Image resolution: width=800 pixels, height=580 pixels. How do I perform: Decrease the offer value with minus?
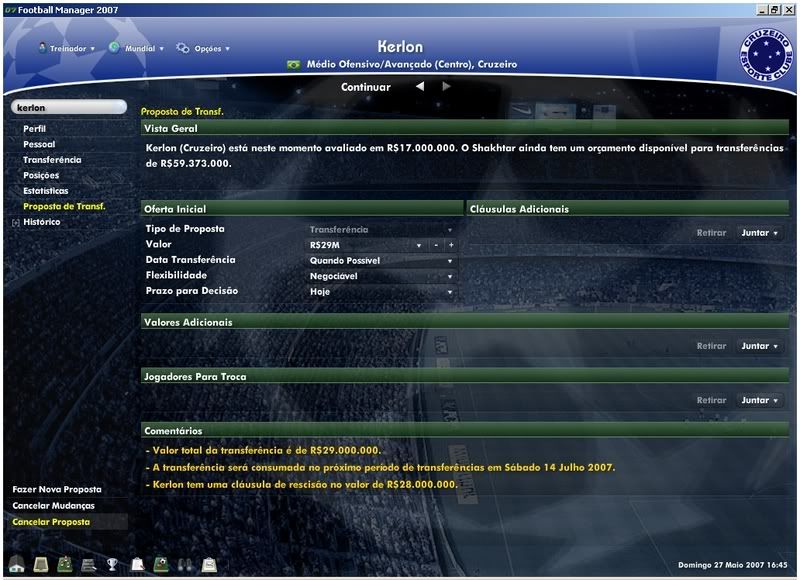click(436, 245)
